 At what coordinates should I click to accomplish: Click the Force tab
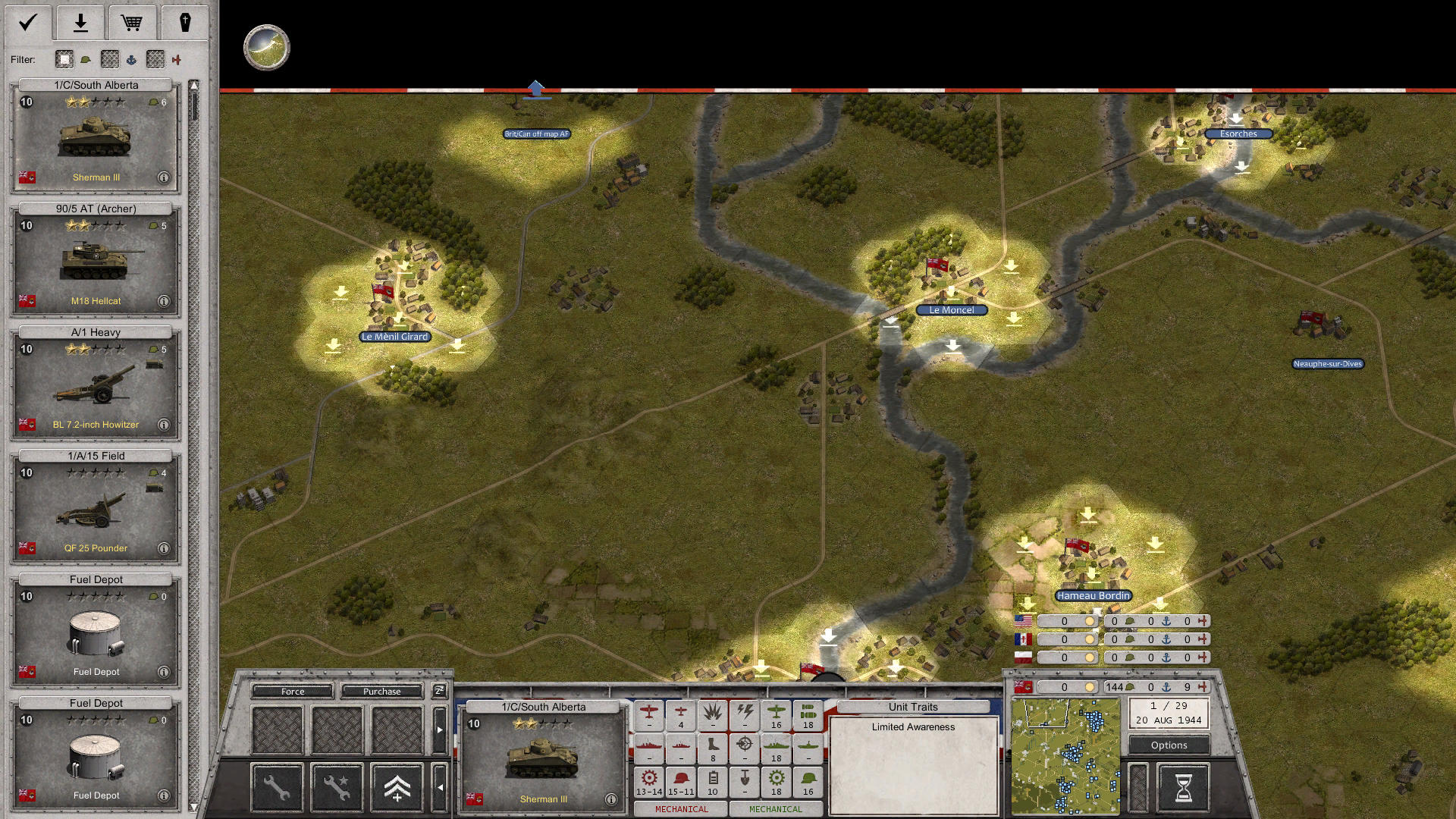click(x=292, y=691)
